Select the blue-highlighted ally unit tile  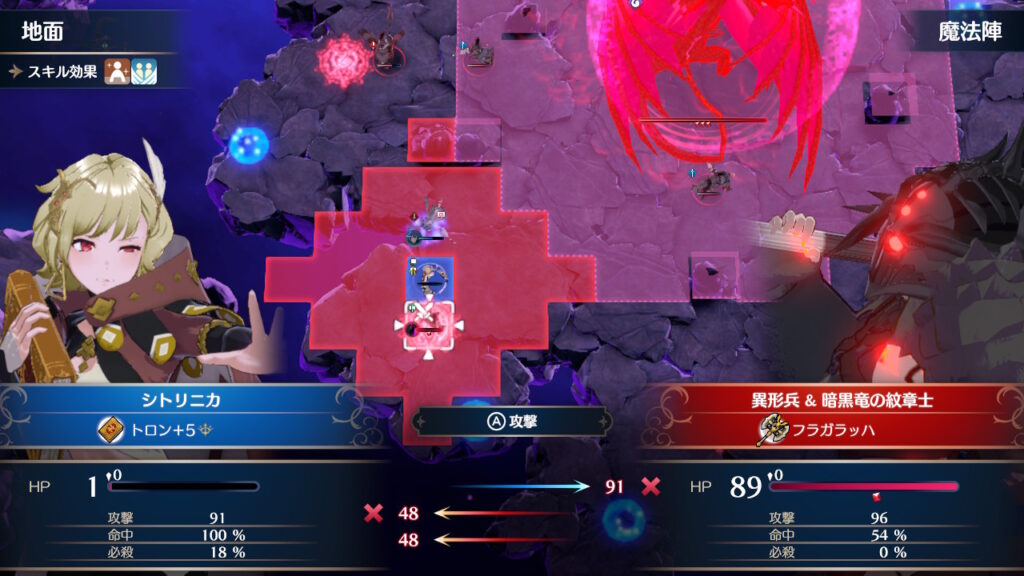click(429, 278)
